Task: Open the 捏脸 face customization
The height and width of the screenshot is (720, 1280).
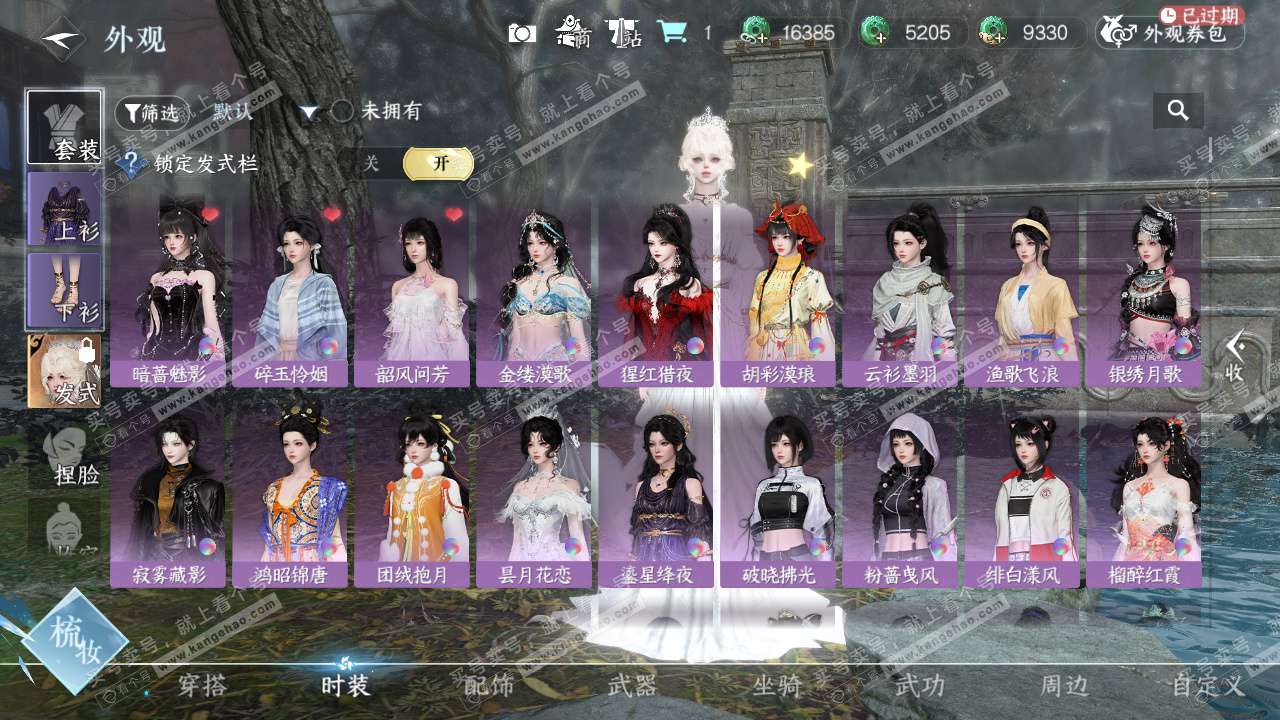Action: [x=66, y=456]
